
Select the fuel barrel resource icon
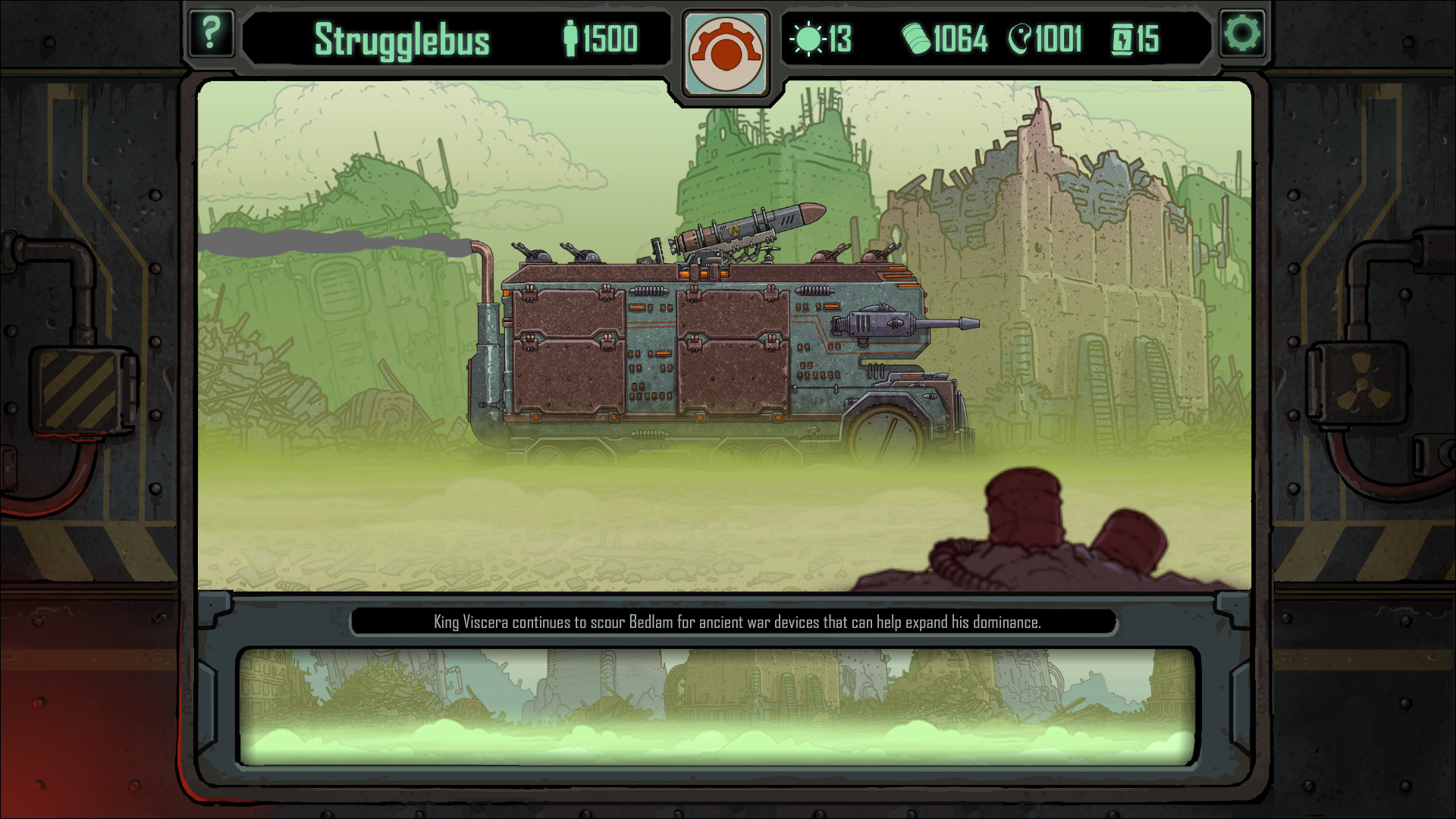[x=918, y=36]
